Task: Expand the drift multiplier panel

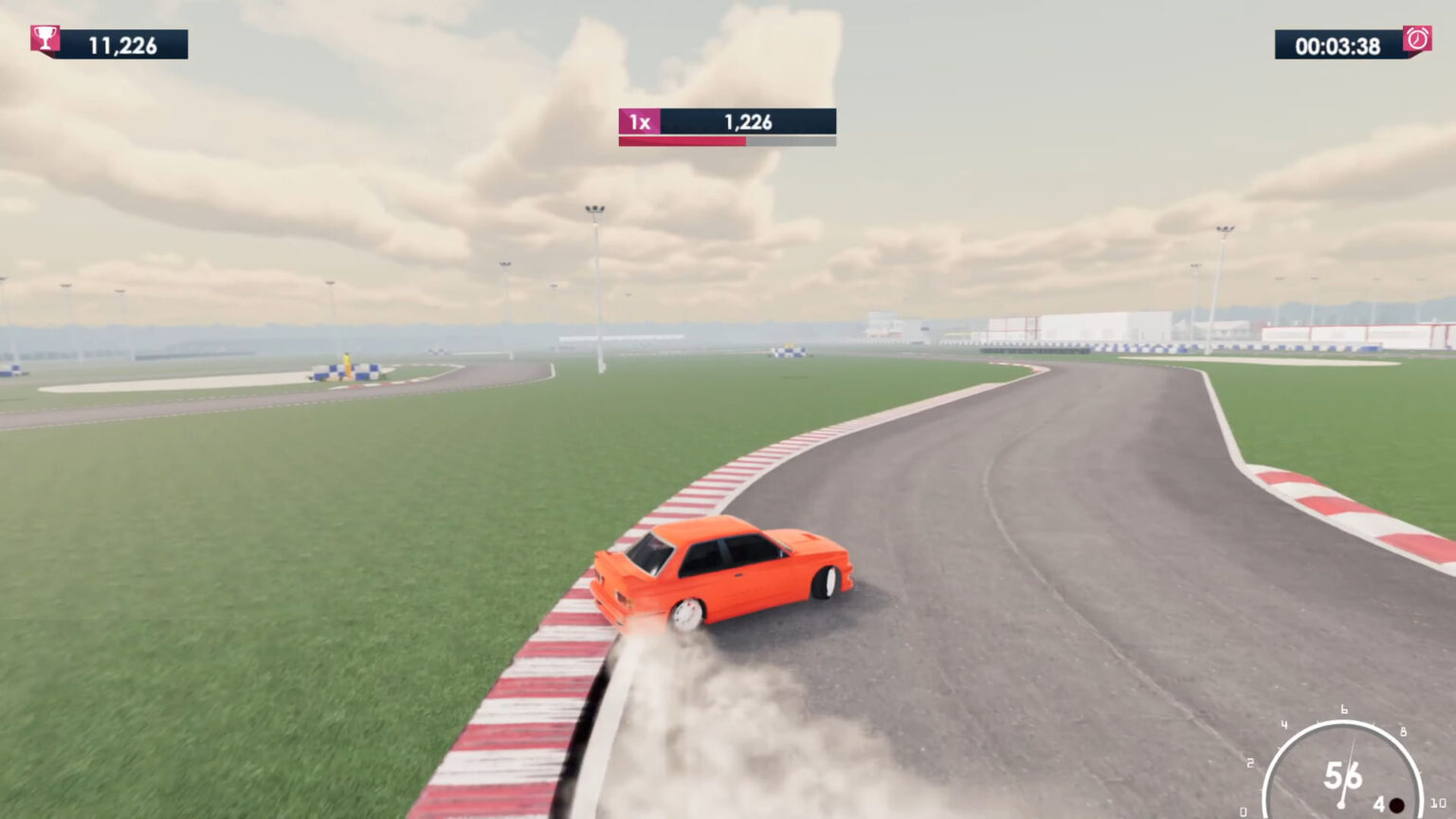Action: 726,128
